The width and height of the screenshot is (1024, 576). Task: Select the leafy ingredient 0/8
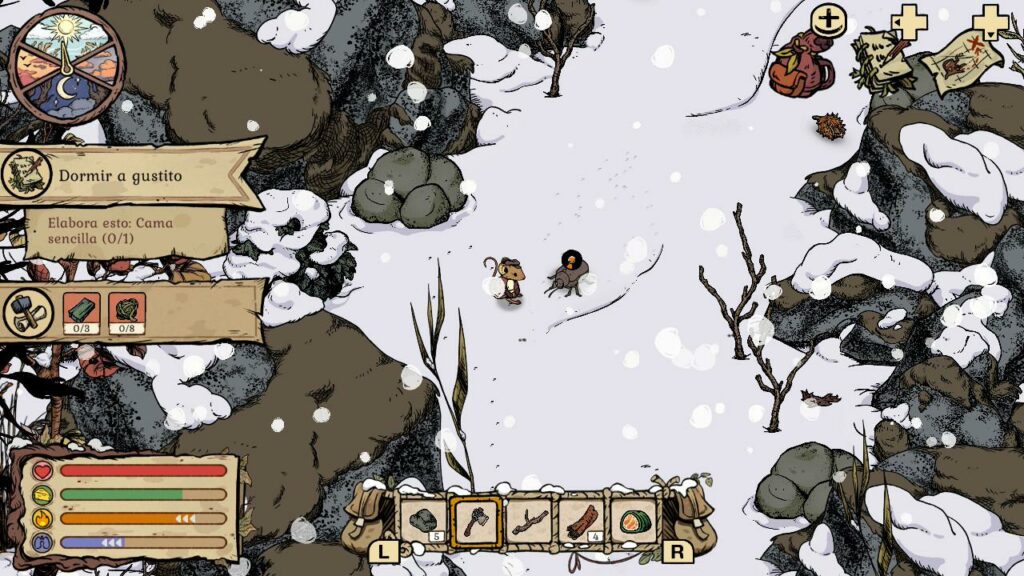(128, 311)
